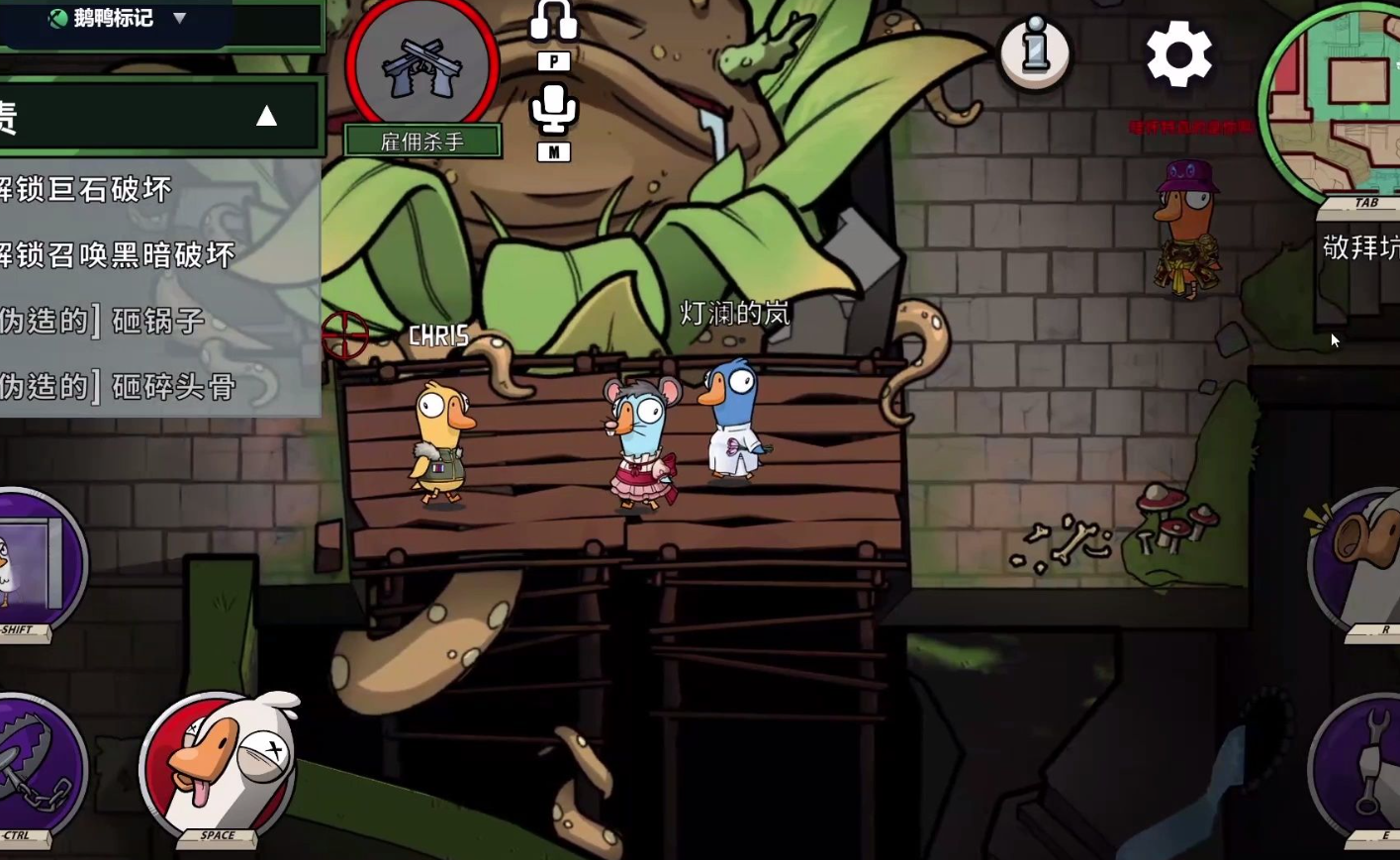Collapse the task list with the arrow

(x=266, y=117)
